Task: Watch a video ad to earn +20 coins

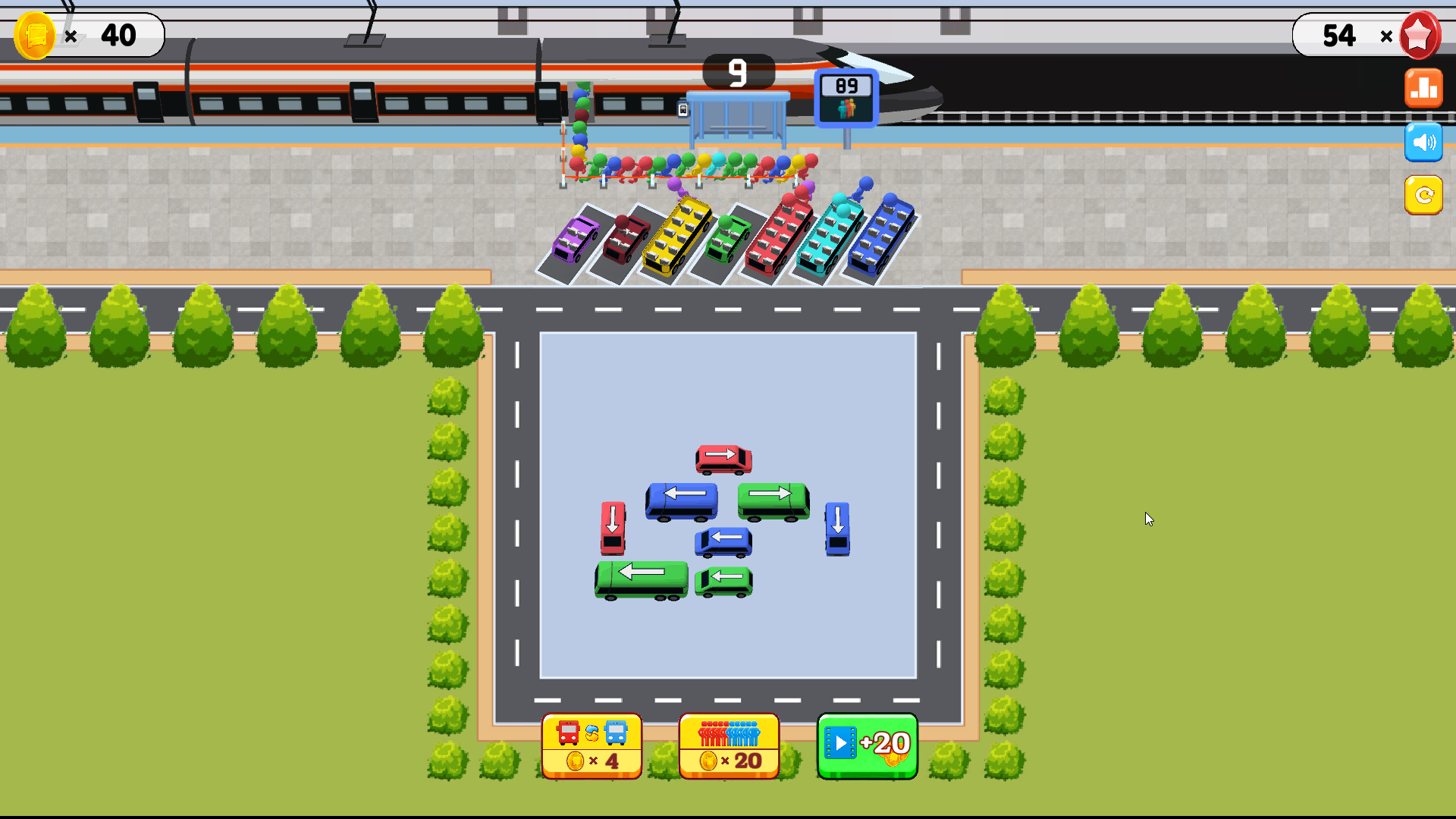Action: (867, 745)
